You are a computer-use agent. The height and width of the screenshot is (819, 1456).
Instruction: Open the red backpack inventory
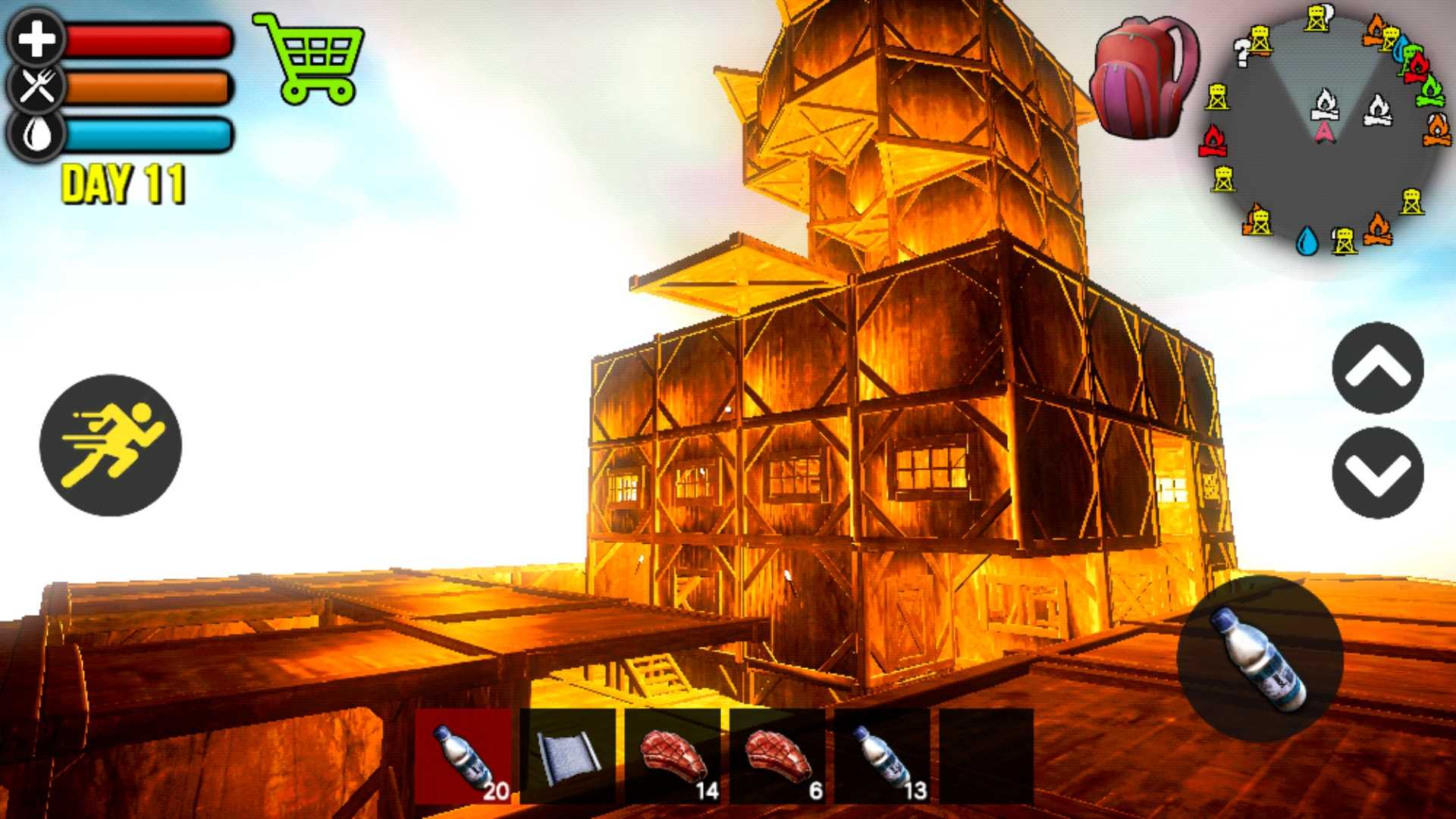1144,77
